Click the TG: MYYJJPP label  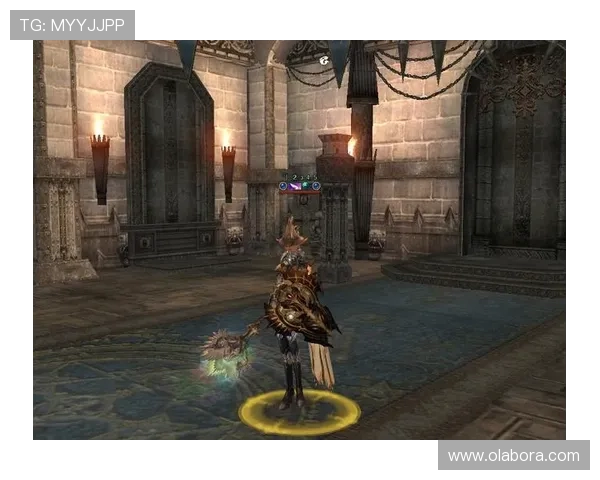[x=71, y=25]
